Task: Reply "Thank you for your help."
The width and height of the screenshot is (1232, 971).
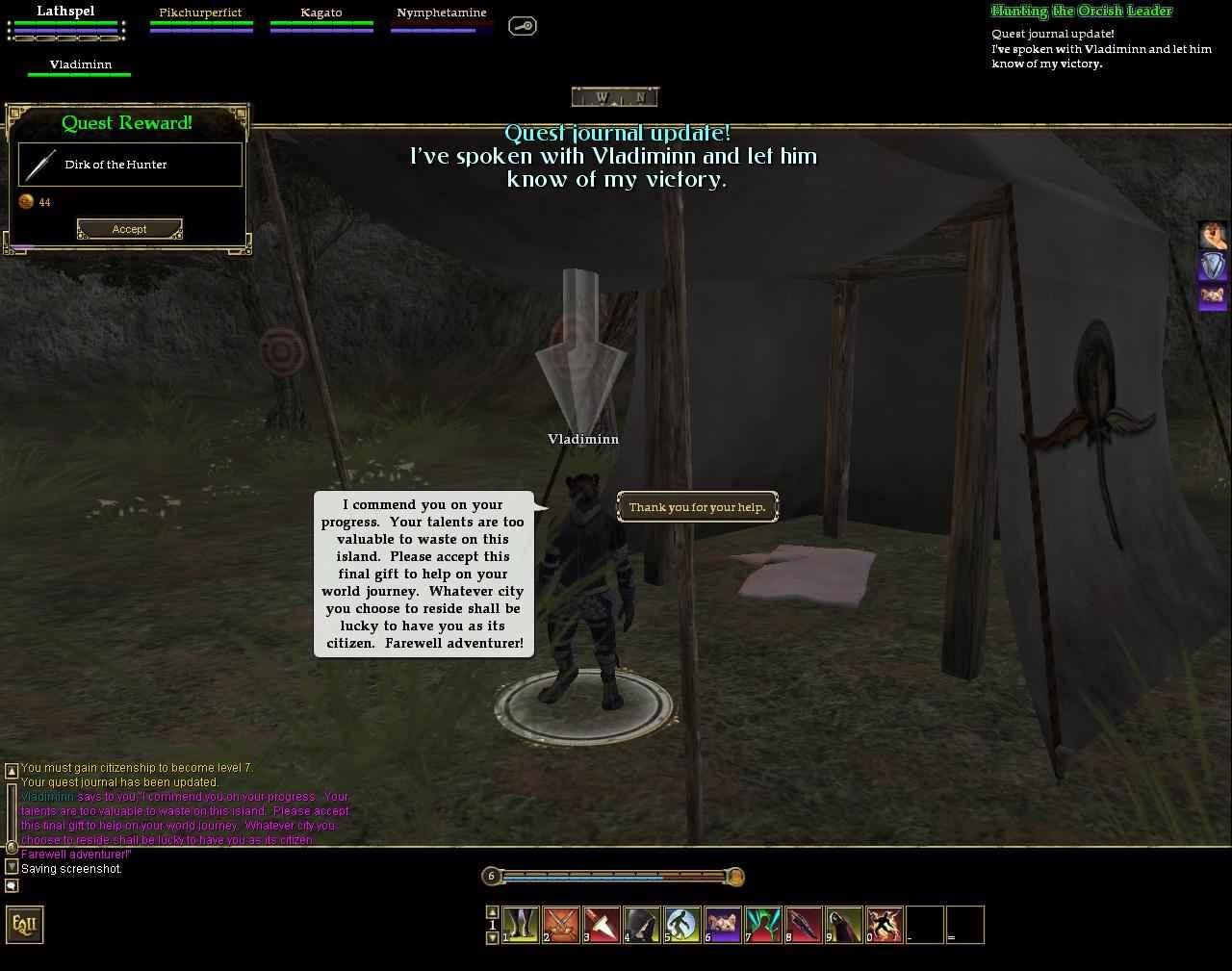Action: (697, 507)
